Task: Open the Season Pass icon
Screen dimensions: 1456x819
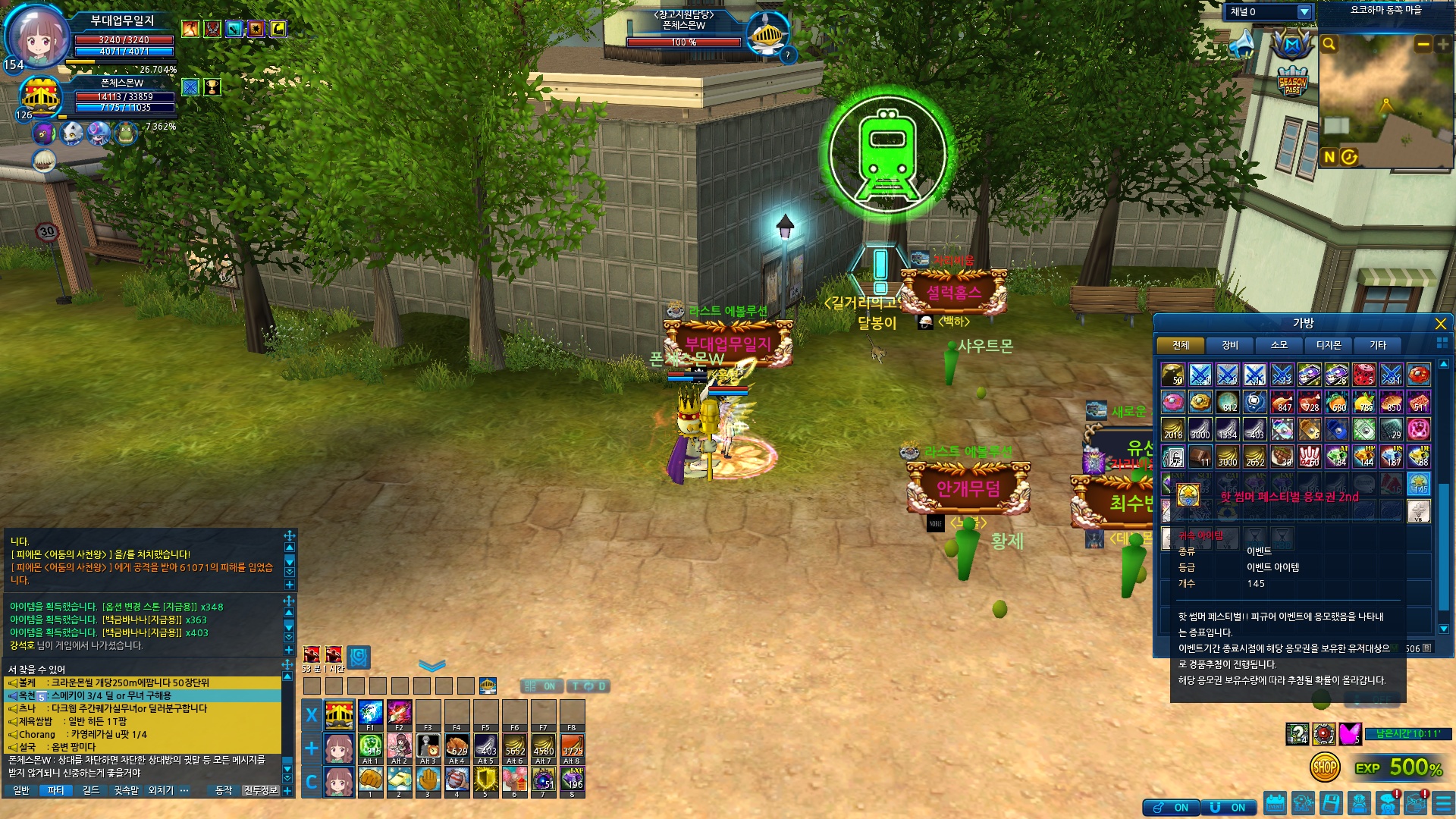Action: pos(1292,83)
